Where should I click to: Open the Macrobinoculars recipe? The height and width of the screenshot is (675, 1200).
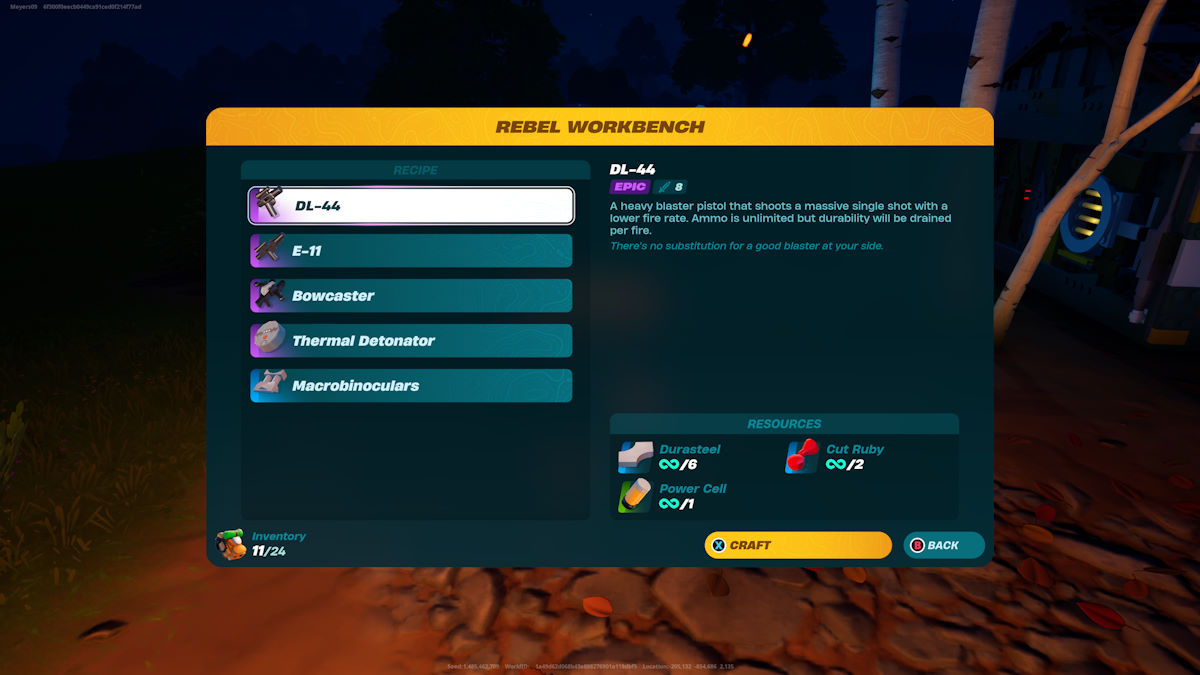[x=411, y=386]
